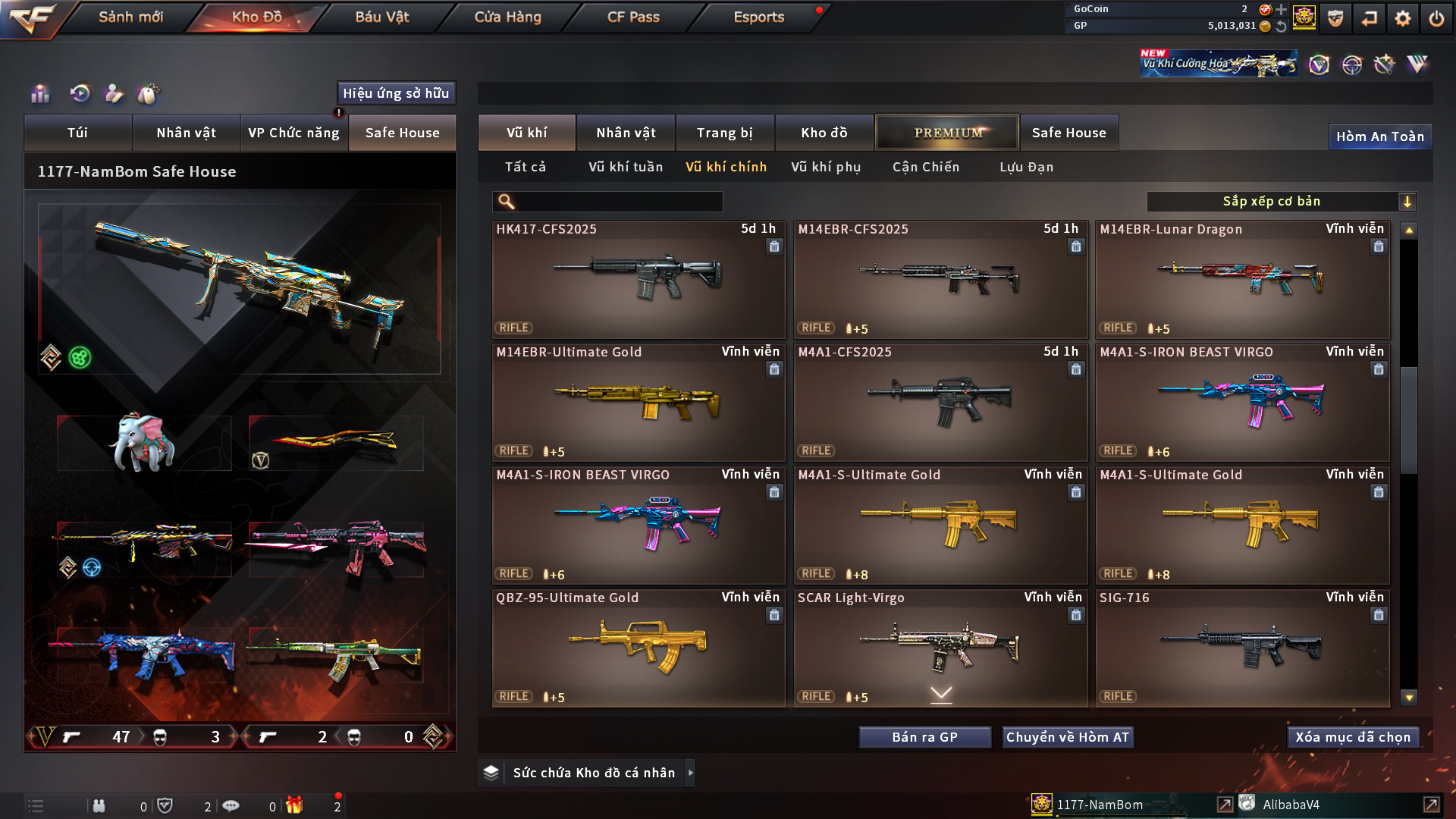Image resolution: width=1456 pixels, height=819 pixels.
Task: Open the Hòm An Toàn safe box
Action: pos(1379,136)
